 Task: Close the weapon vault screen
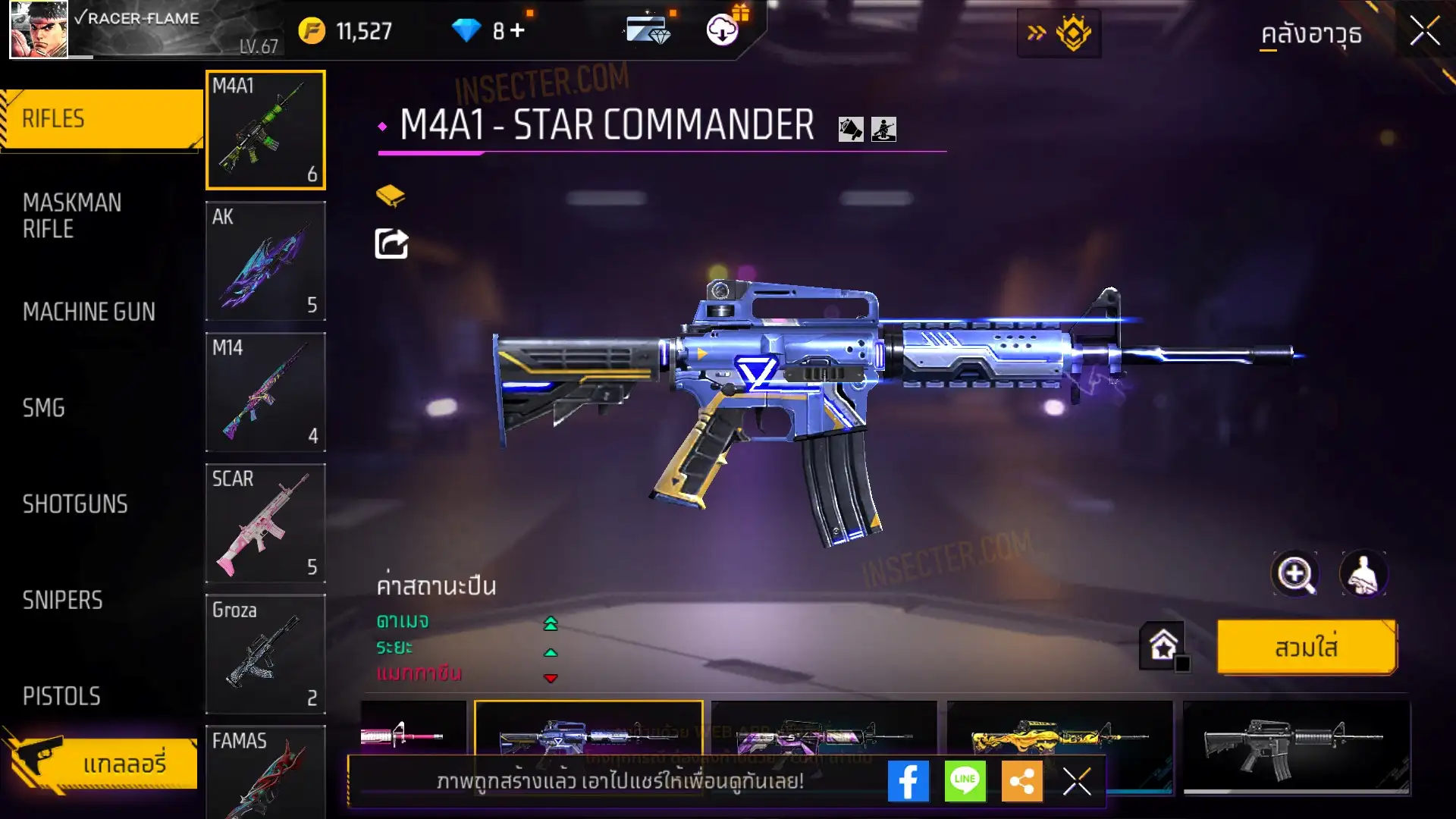[1424, 32]
